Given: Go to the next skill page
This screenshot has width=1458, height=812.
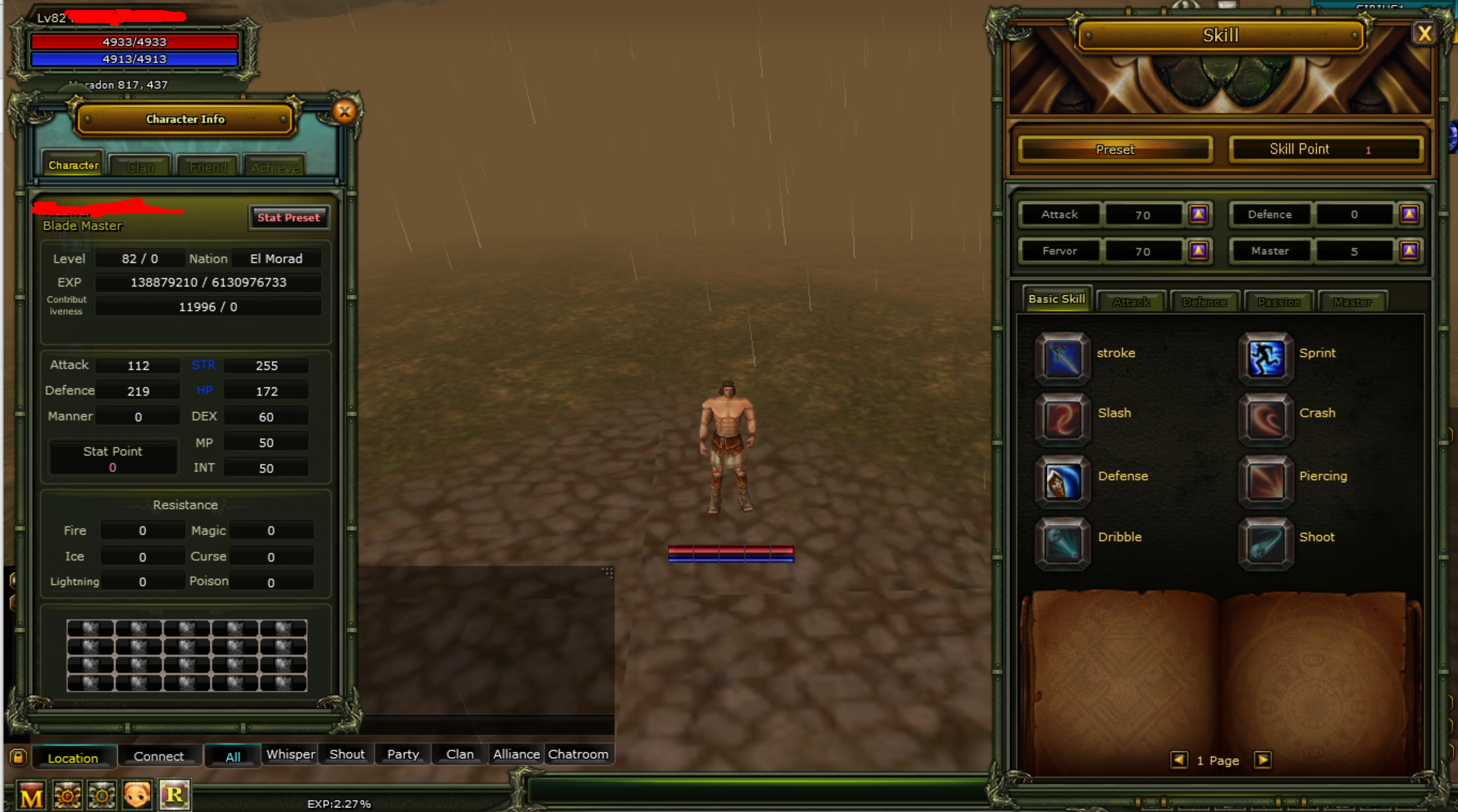Looking at the screenshot, I should click(x=1262, y=760).
